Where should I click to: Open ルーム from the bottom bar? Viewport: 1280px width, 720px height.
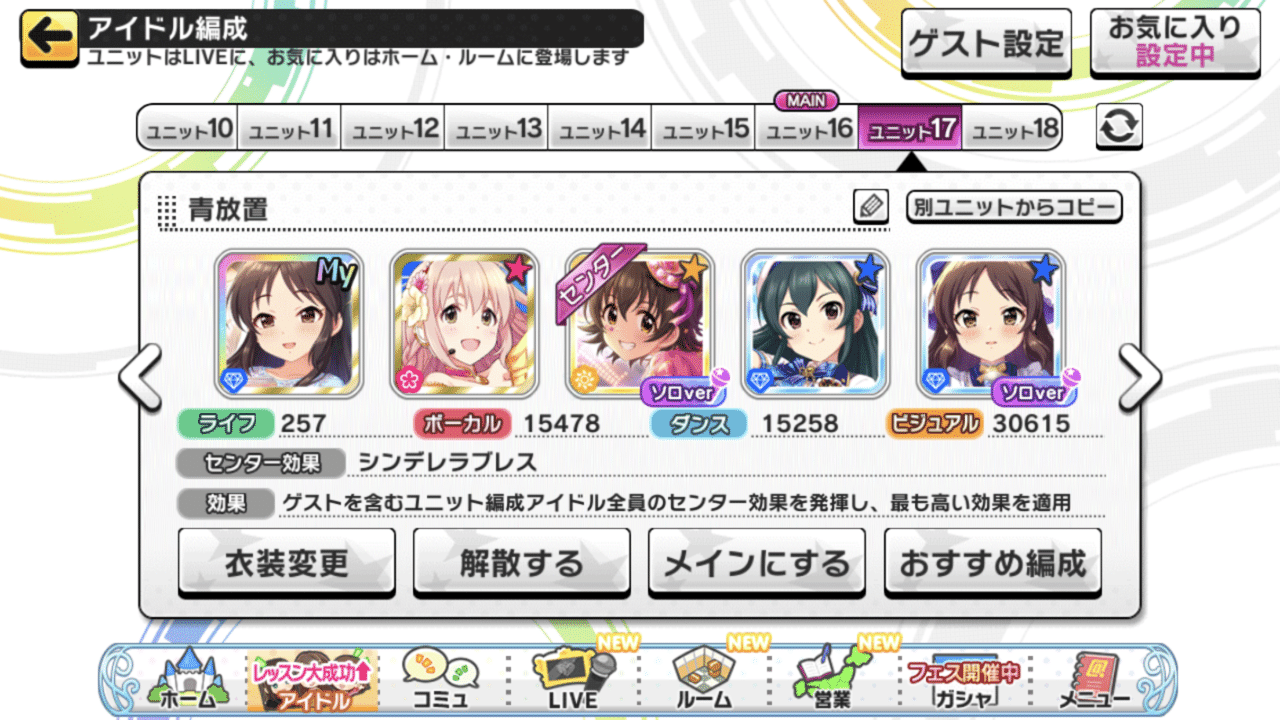[702, 680]
